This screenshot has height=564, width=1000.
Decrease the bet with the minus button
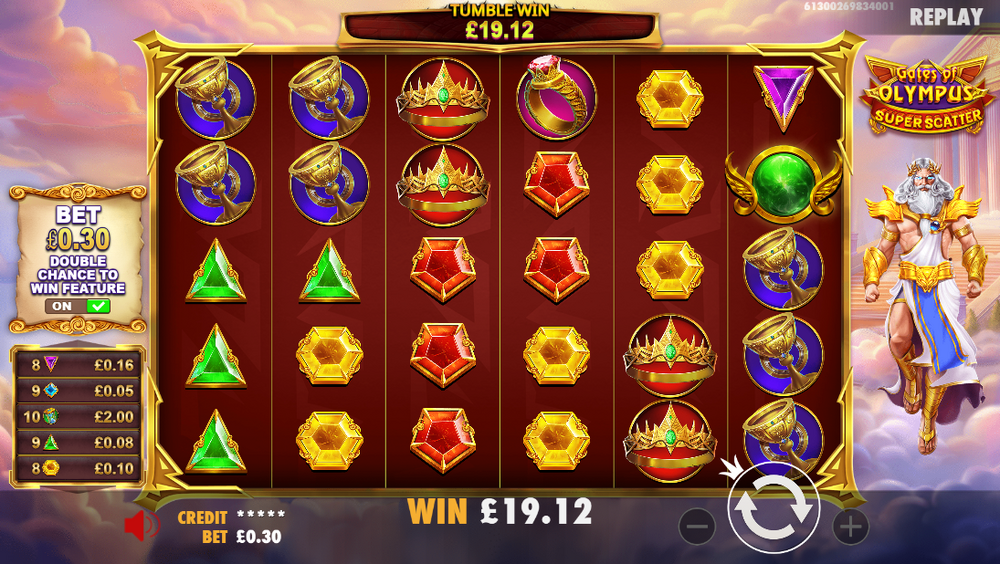(697, 526)
